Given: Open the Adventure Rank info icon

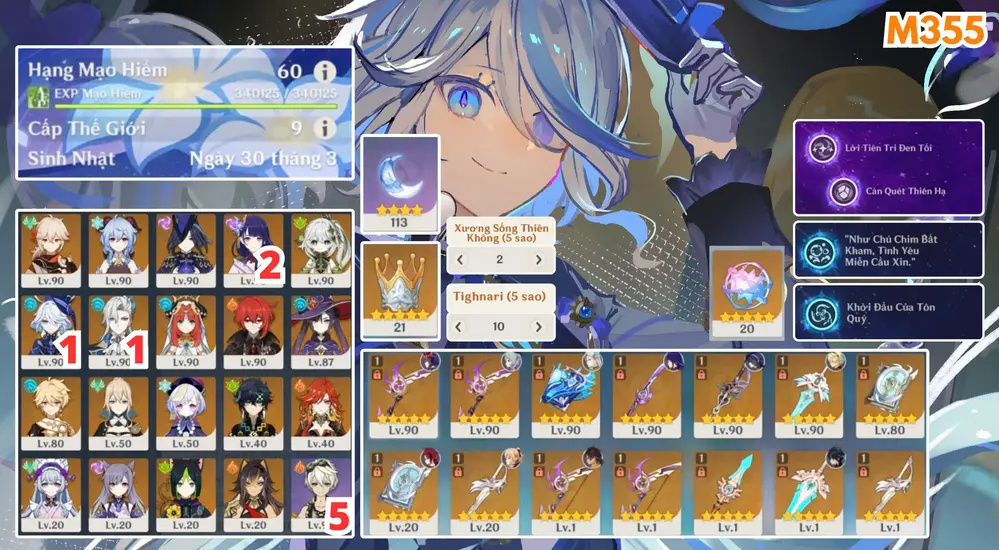Looking at the screenshot, I should (322, 71).
